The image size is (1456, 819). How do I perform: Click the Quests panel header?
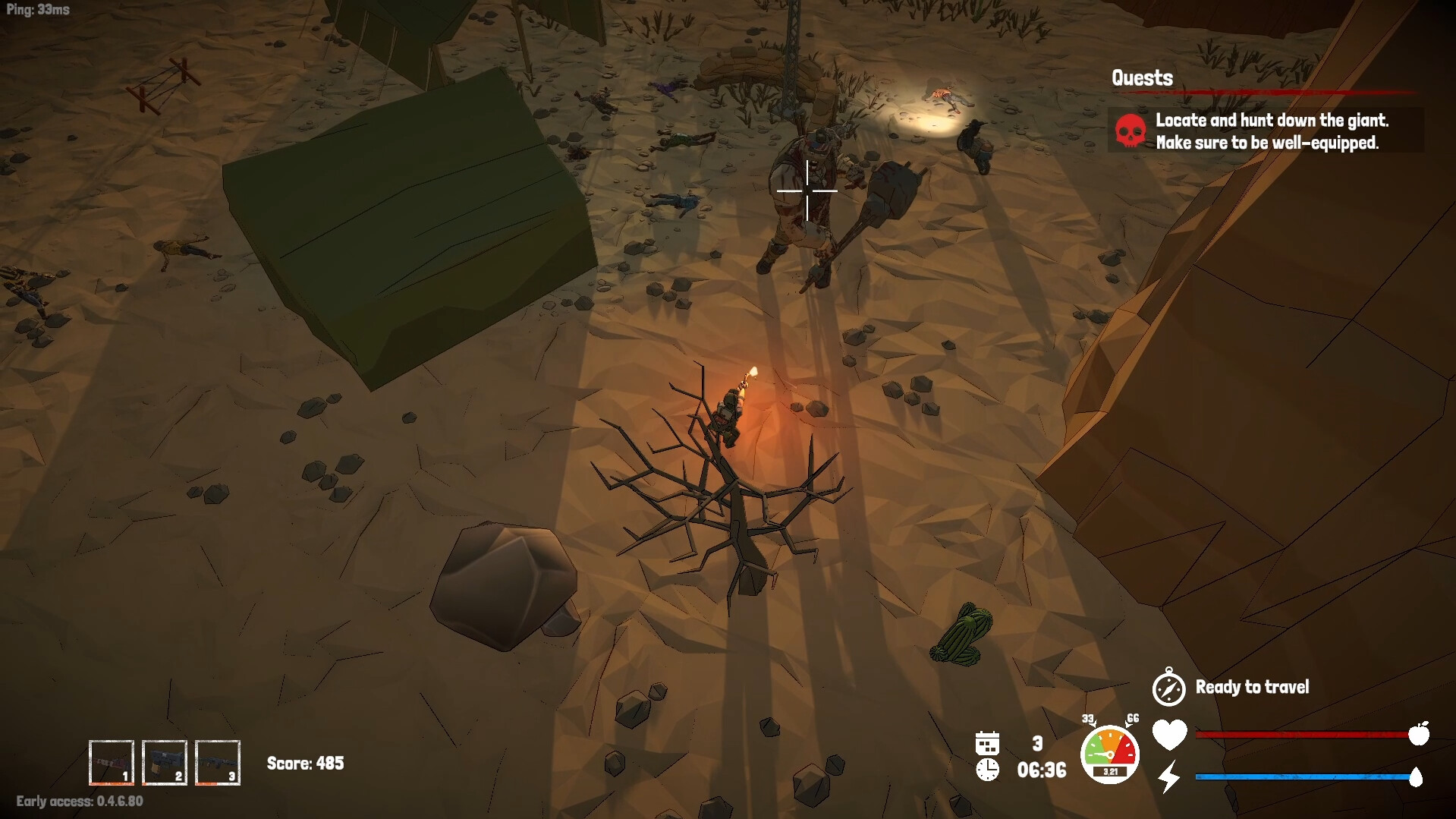point(1141,77)
